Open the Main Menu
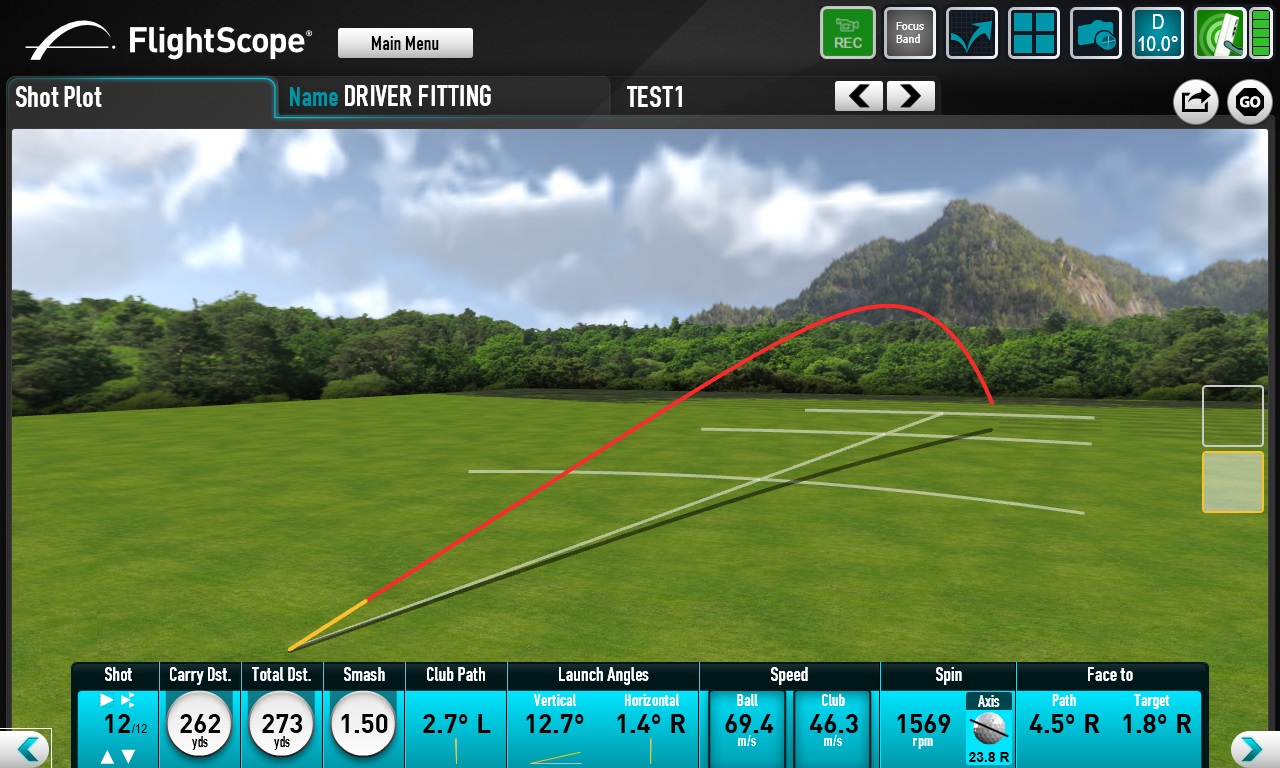1280x768 pixels. 405,43
